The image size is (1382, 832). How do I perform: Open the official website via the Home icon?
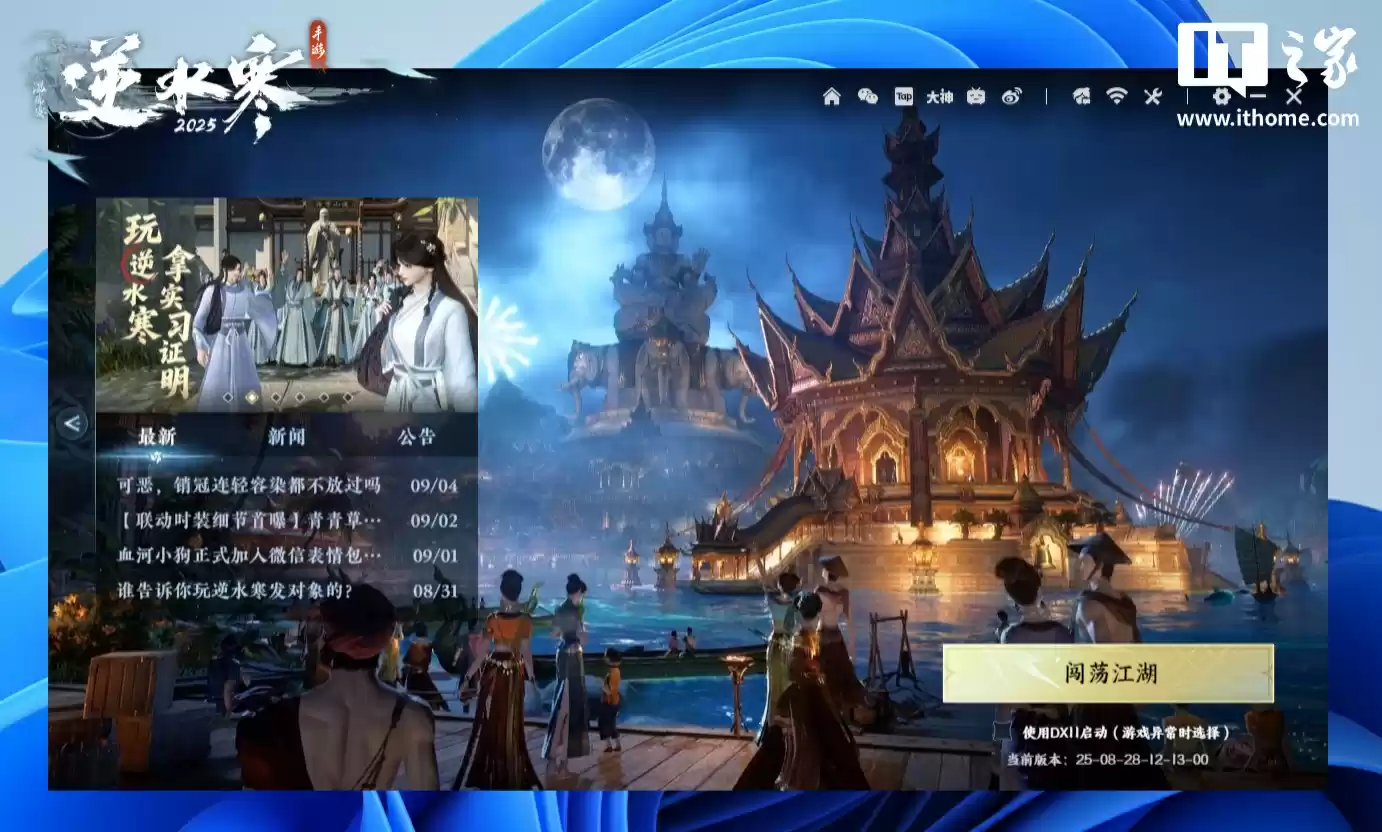[x=831, y=97]
